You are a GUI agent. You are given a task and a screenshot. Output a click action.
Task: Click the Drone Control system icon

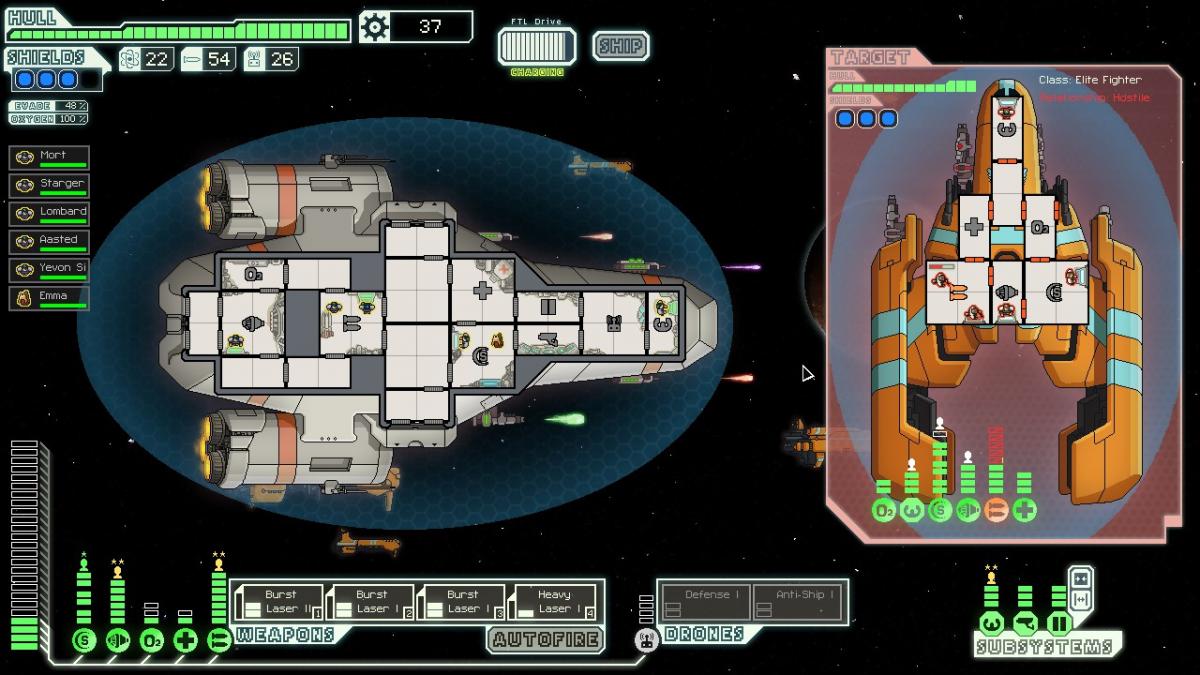pos(646,640)
